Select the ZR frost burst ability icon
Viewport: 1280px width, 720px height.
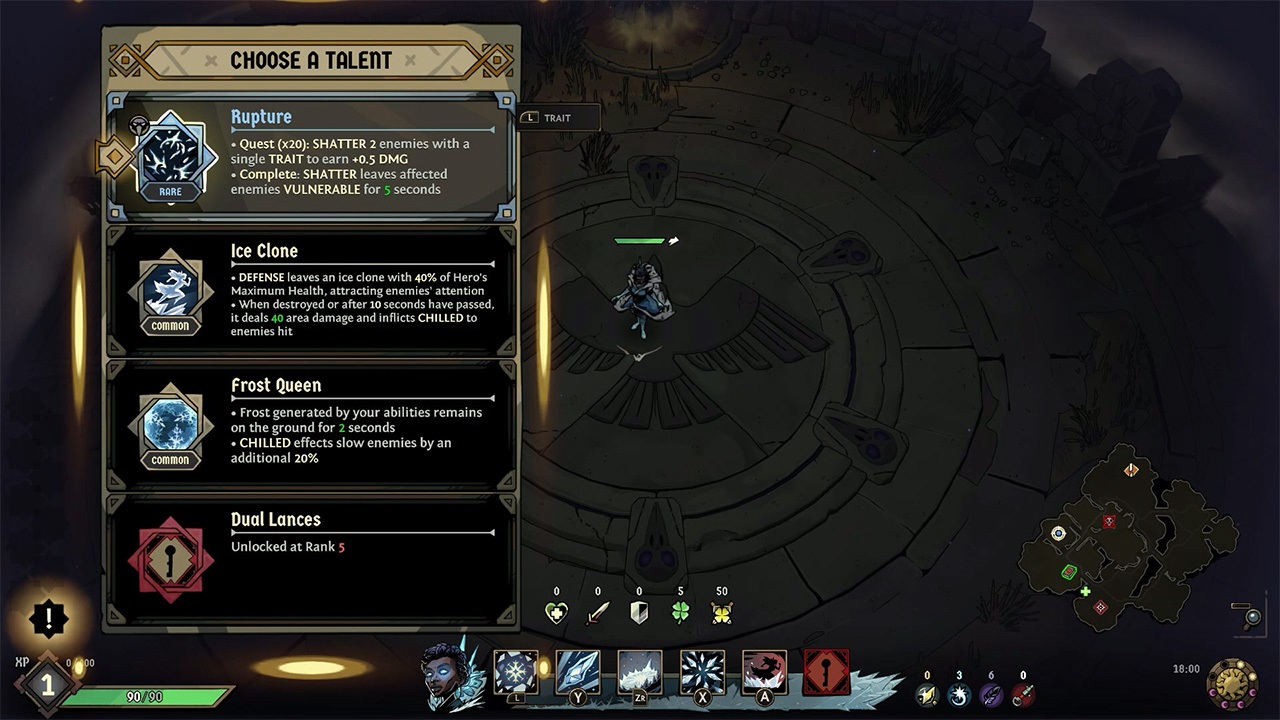pos(639,672)
